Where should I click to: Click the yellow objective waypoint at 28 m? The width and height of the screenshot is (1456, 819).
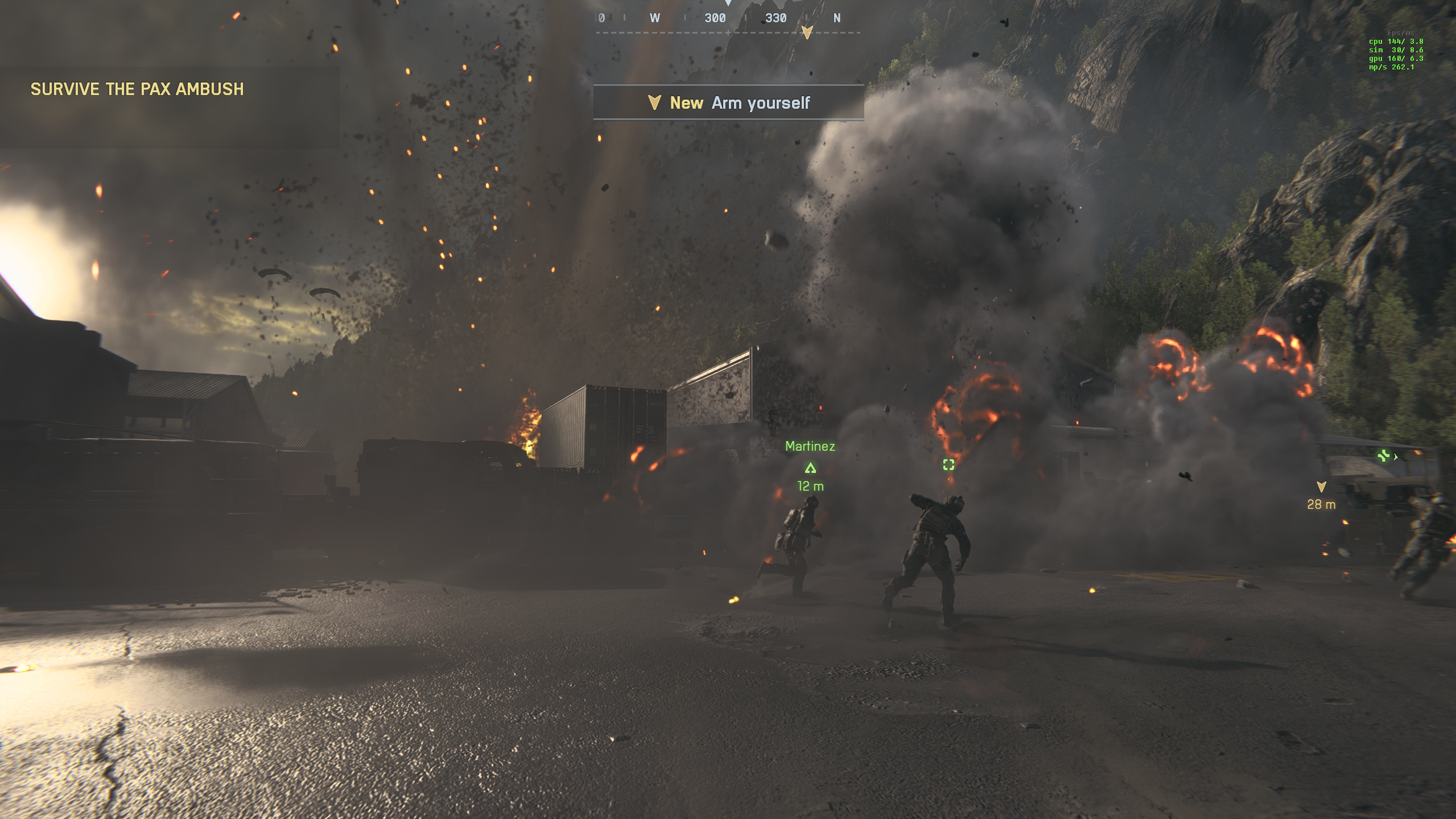(x=1321, y=487)
